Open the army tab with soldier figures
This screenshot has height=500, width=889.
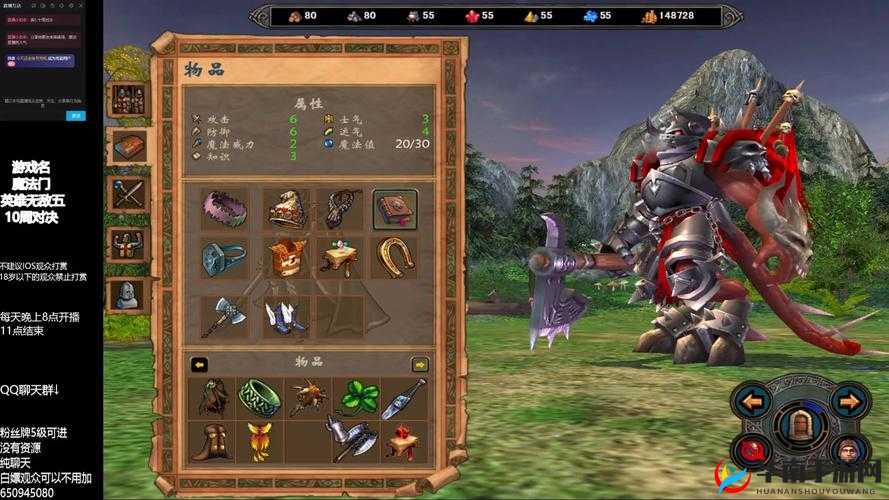click(130, 99)
